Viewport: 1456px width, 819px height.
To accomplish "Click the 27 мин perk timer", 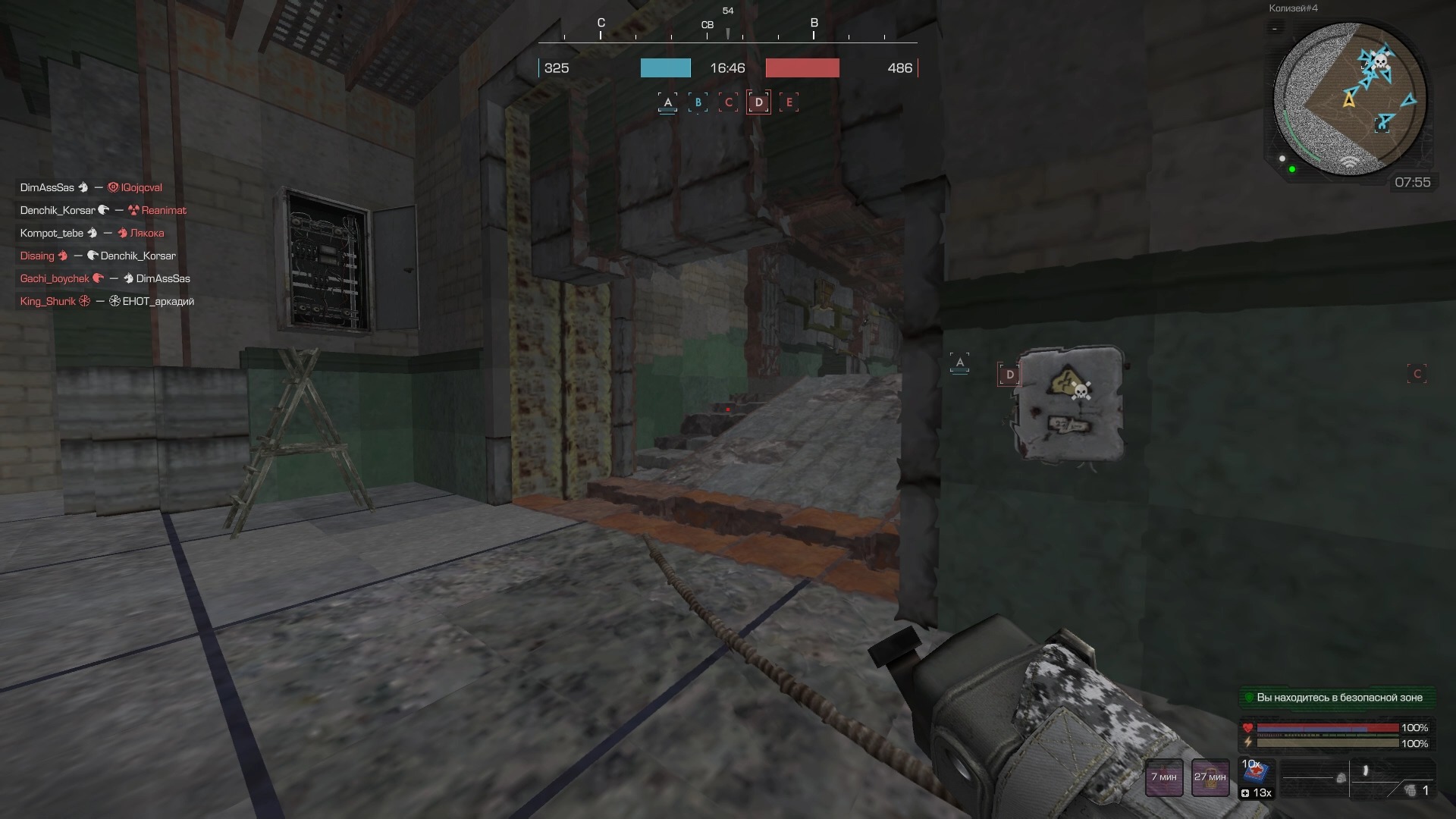I will 1210,777.
